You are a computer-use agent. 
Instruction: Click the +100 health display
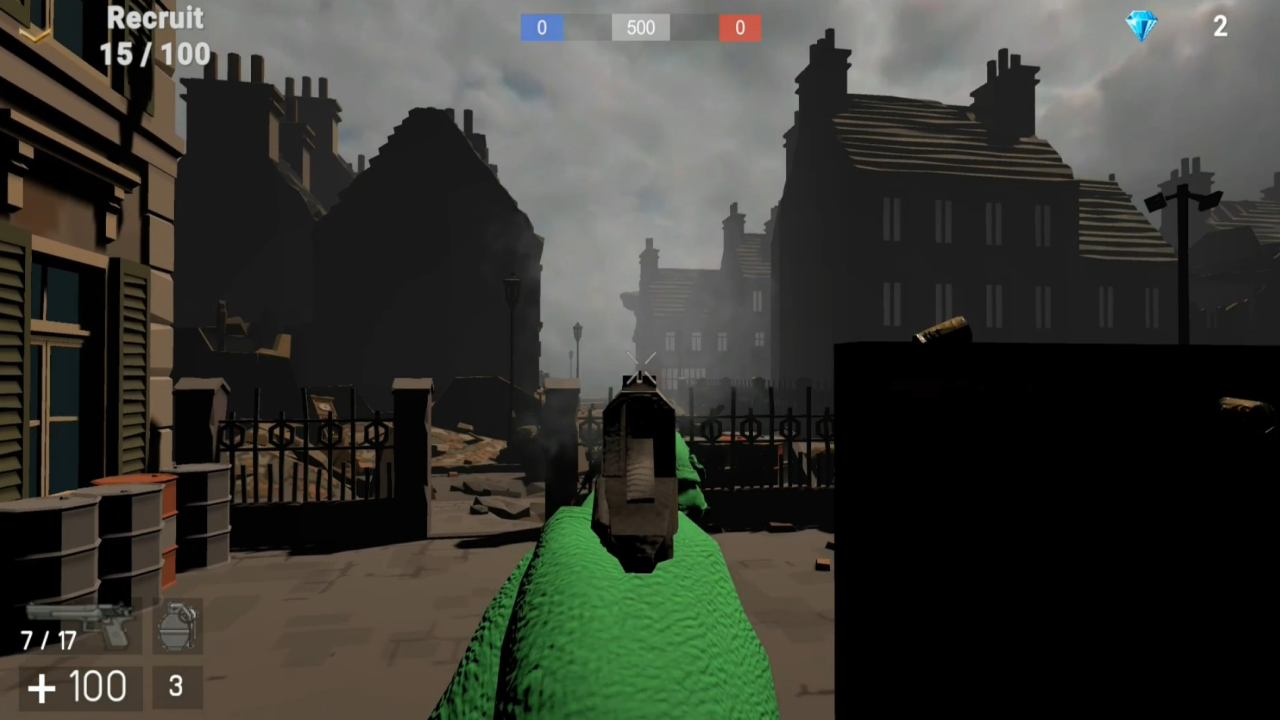point(80,687)
